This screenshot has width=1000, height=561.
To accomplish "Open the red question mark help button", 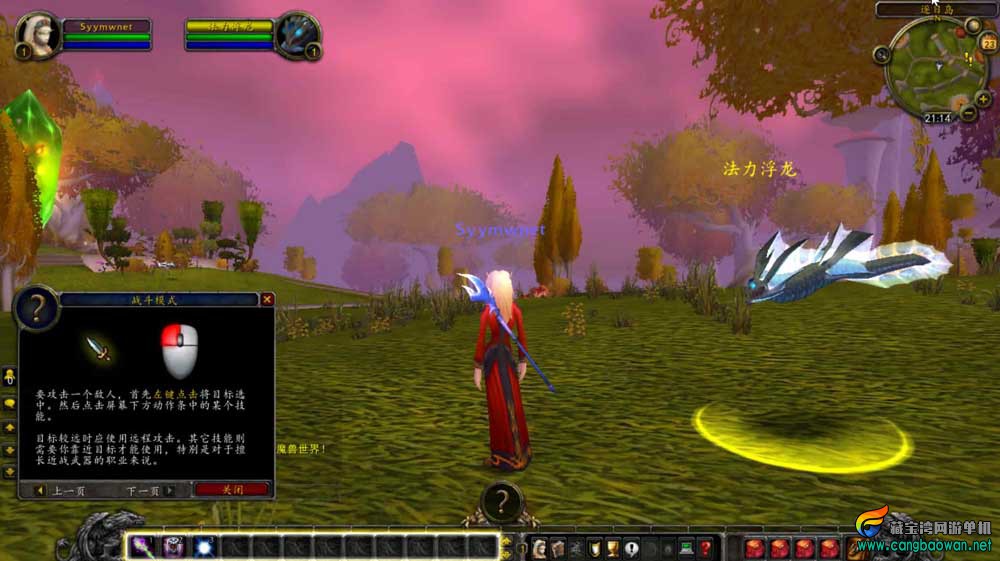I will click(705, 548).
